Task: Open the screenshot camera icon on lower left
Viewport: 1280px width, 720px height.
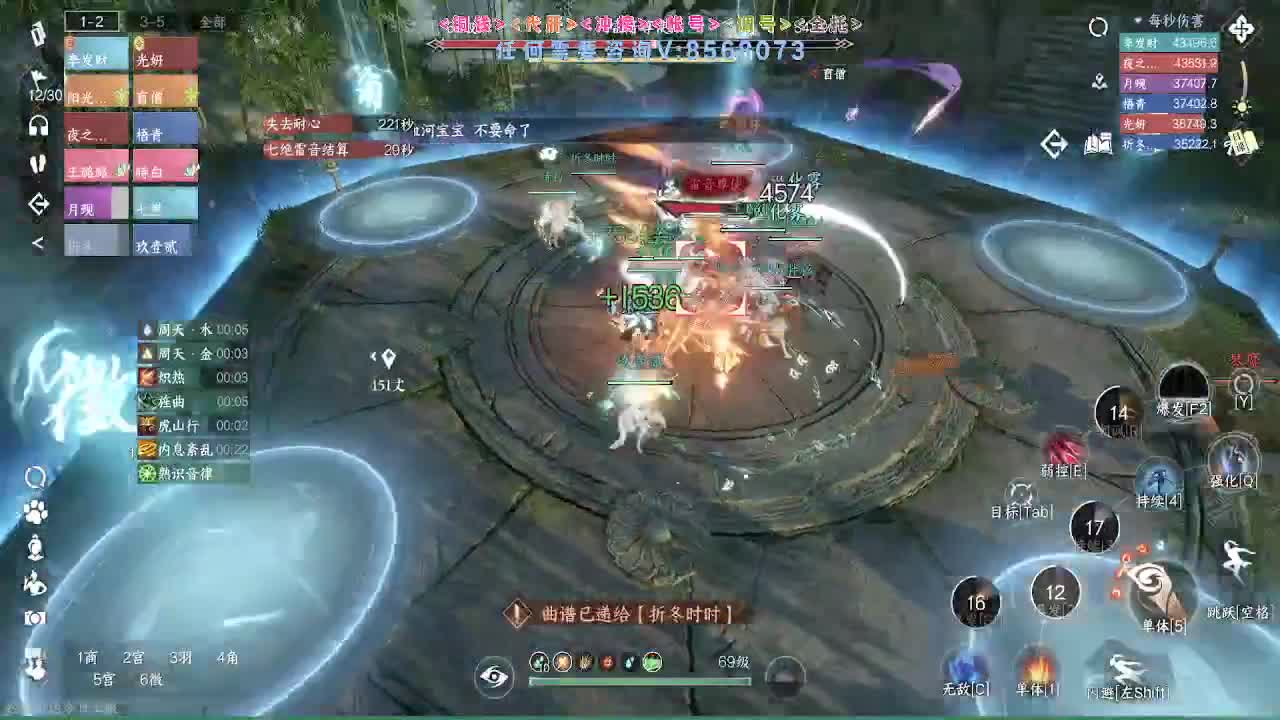Action: (33, 617)
